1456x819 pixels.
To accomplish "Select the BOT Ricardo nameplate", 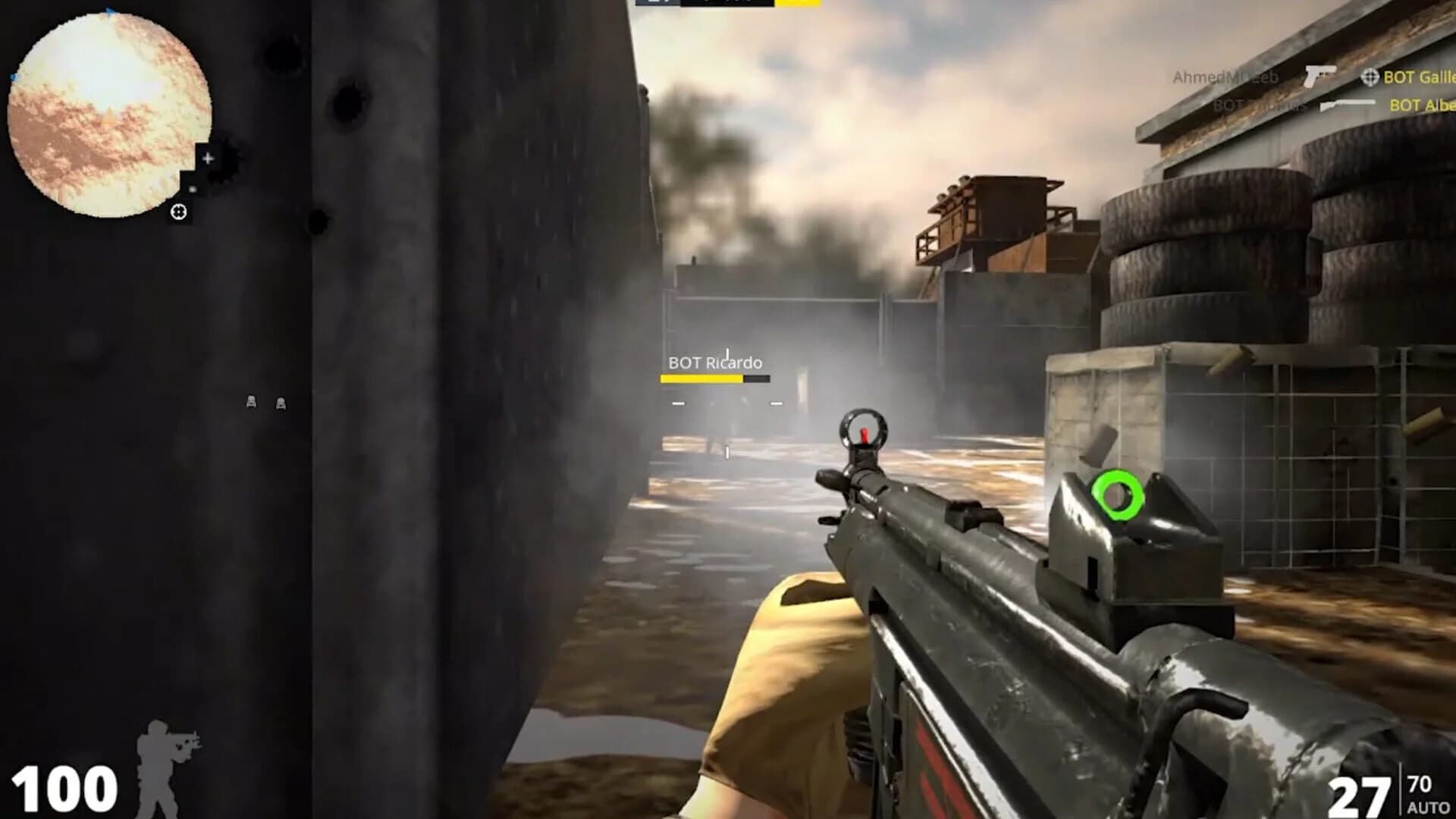I will [714, 362].
